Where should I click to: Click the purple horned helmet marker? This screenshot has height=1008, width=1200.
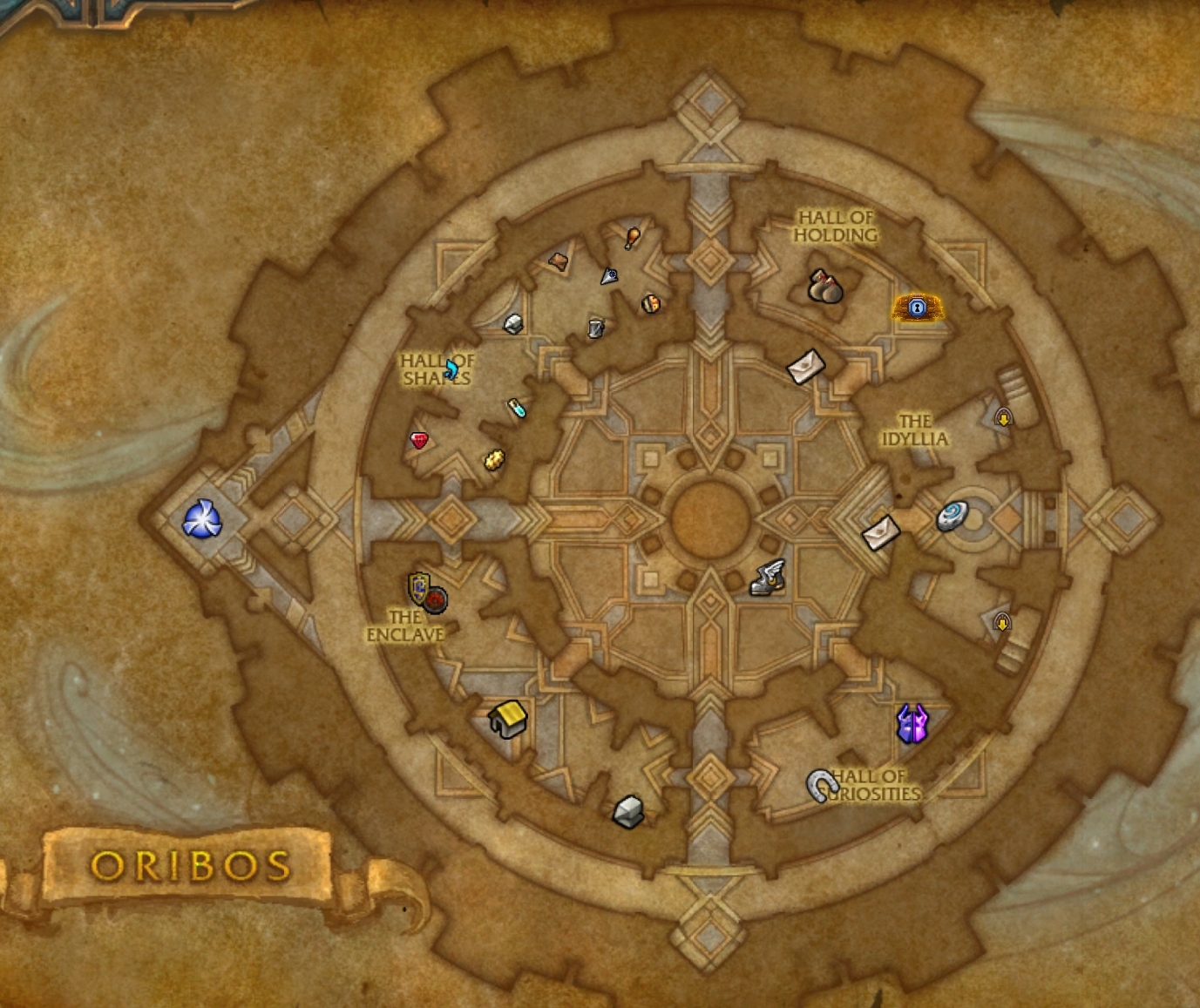[912, 723]
